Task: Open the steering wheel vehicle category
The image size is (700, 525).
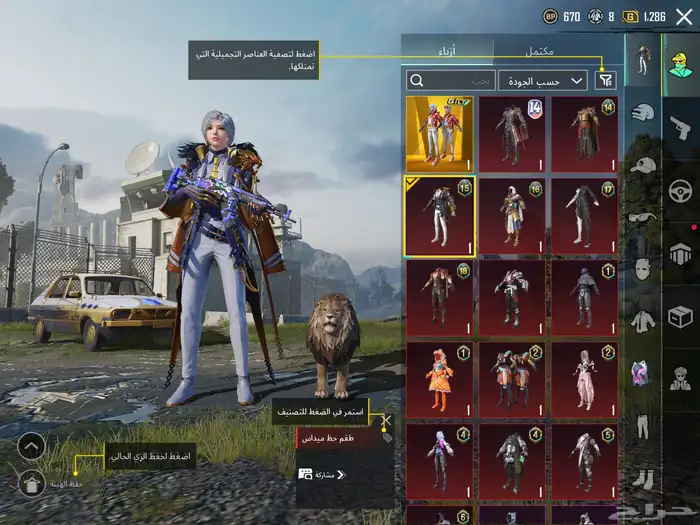Action: click(x=680, y=190)
